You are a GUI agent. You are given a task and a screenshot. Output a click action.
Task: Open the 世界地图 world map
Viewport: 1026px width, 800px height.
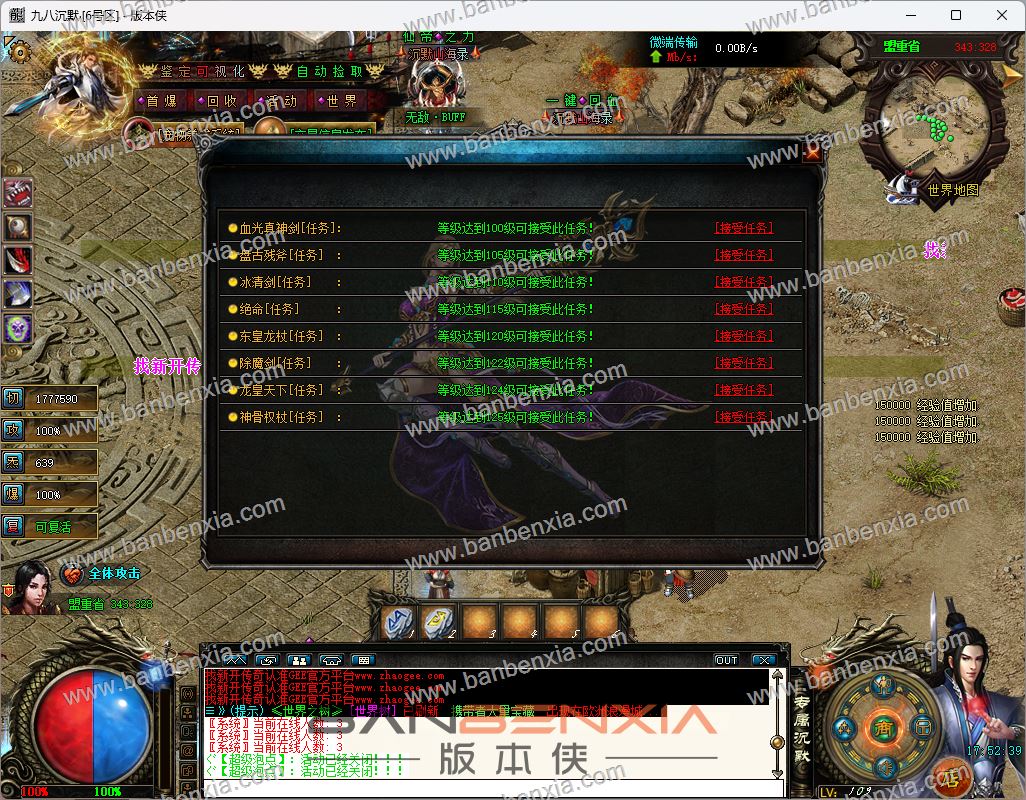951,189
